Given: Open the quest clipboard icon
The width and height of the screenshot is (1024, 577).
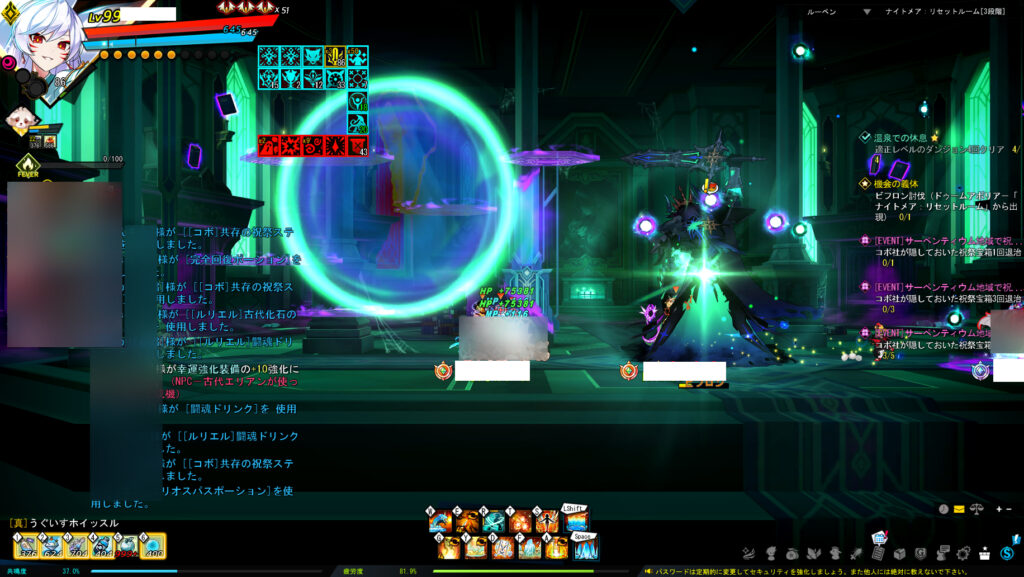Looking at the screenshot, I should [877, 552].
